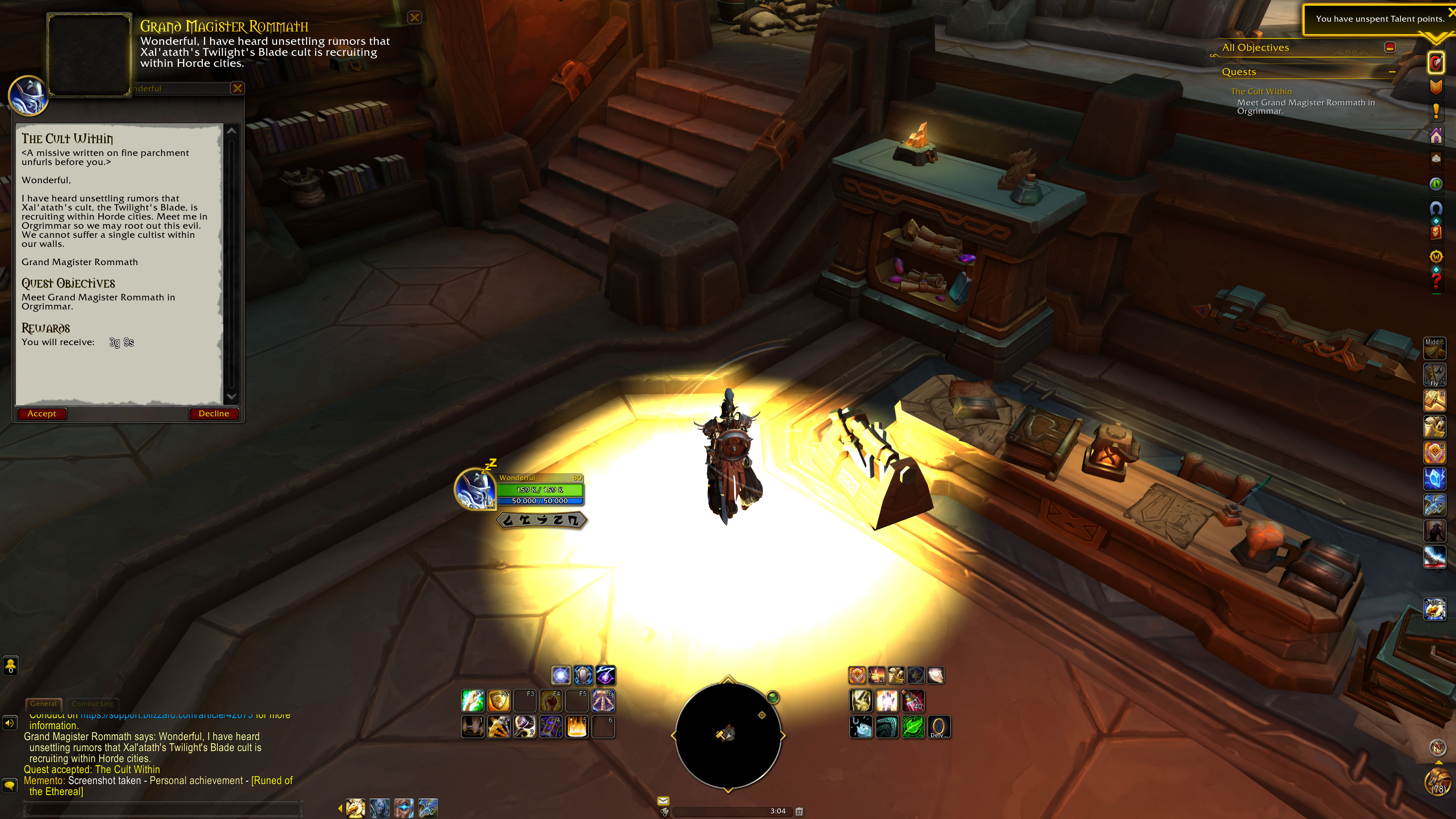The image size is (1456, 819).
Task: Open the purple house micro menu button
Action: 1436,136
